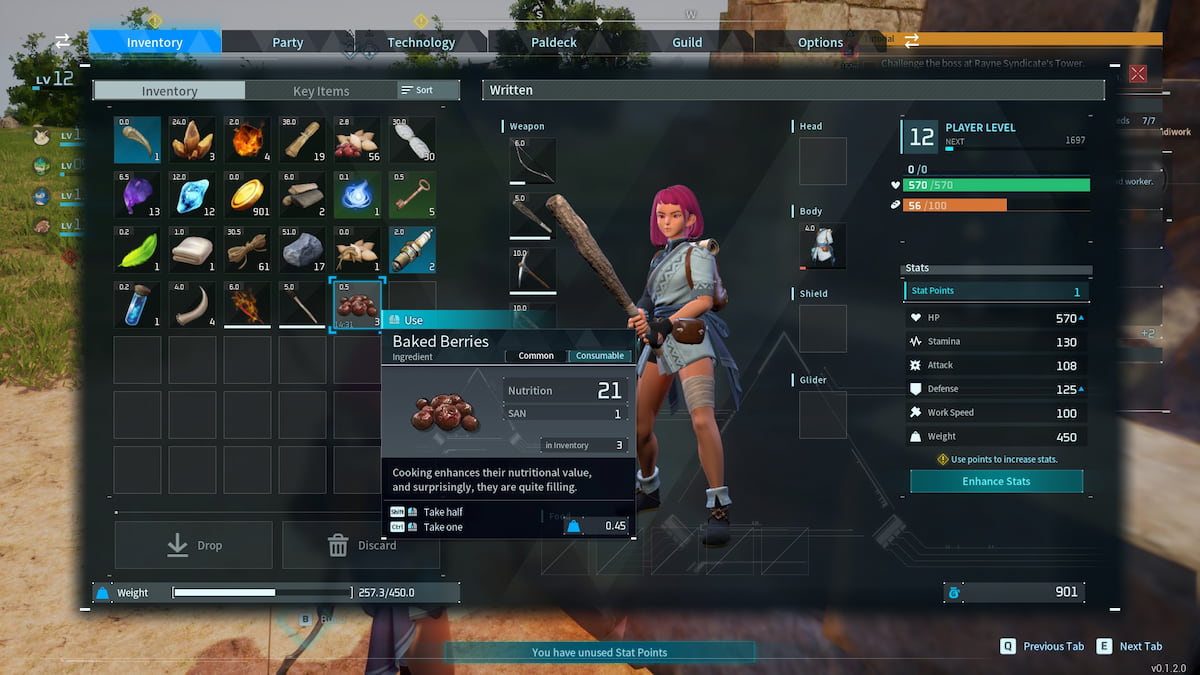Open the Options tab
The height and width of the screenshot is (675, 1200).
(x=820, y=42)
